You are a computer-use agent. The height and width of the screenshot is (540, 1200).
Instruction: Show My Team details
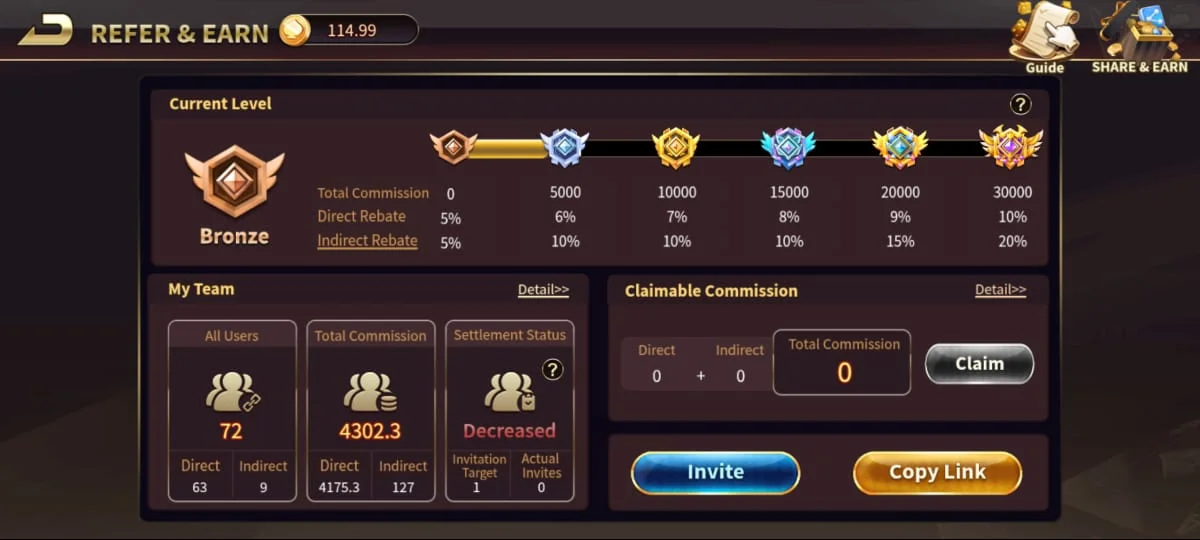[543, 290]
